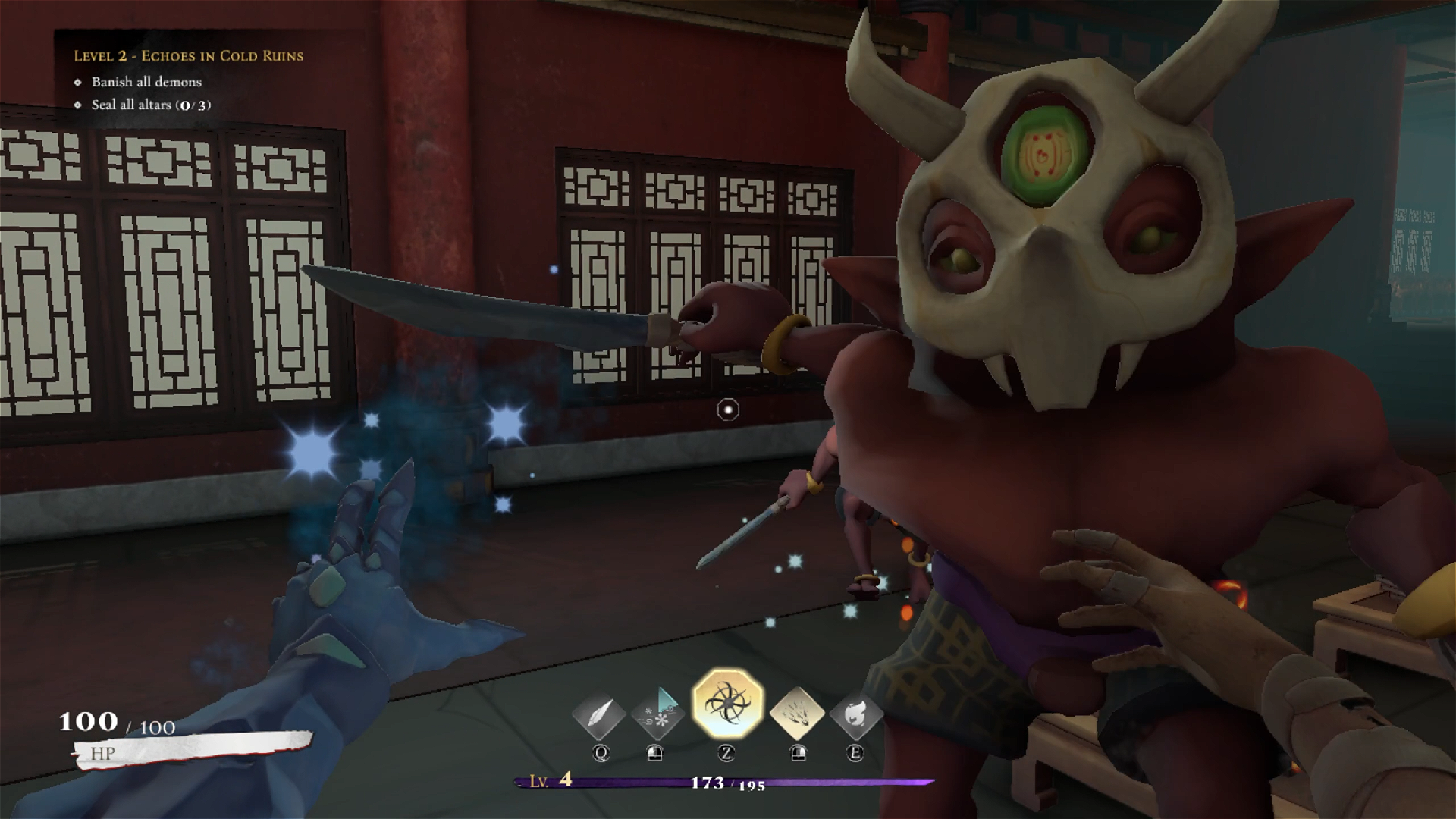This screenshot has width=1456, height=819.
Task: Click the Level 2 objective tracker title
Action: pos(188,56)
